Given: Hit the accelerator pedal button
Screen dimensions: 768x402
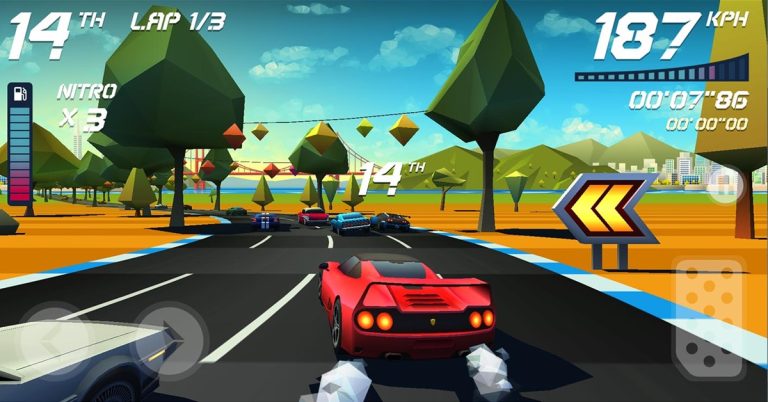Looking at the screenshot, I should coord(708,319).
